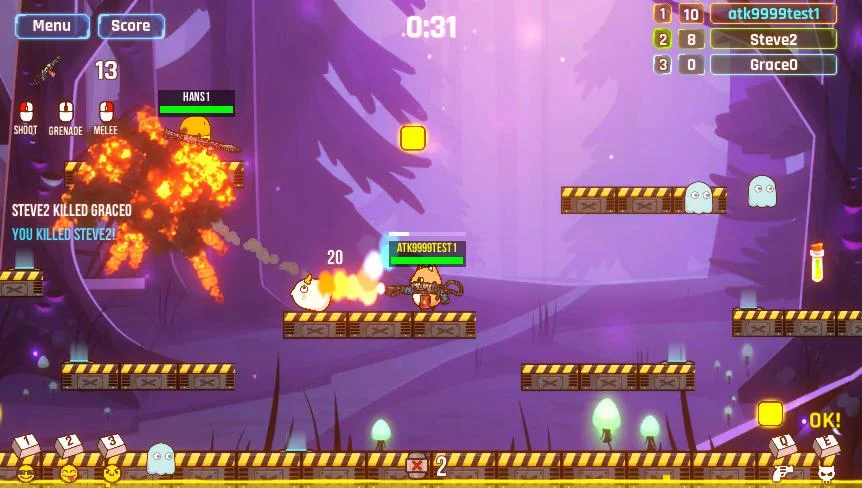Click the pistol weapon-switch icon
This screenshot has height=488, width=862.
[x=783, y=472]
